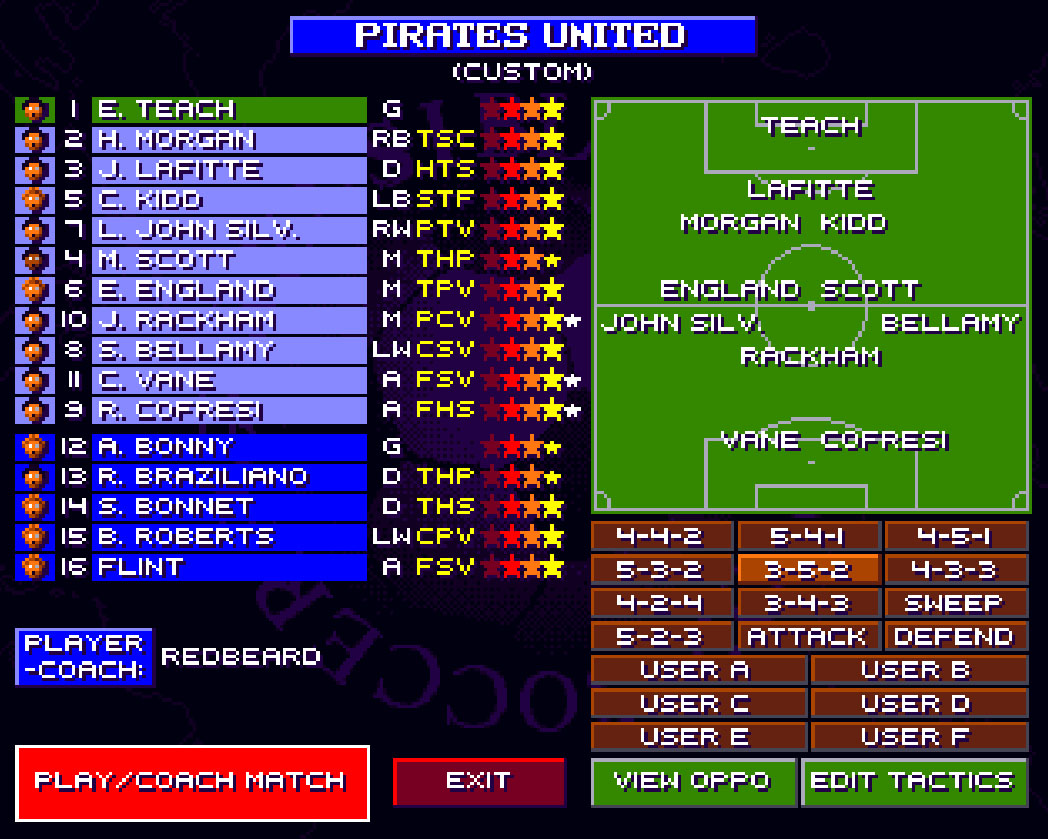1048x839 pixels.
Task: Click the Player-Coach button
Action: [x=84, y=657]
